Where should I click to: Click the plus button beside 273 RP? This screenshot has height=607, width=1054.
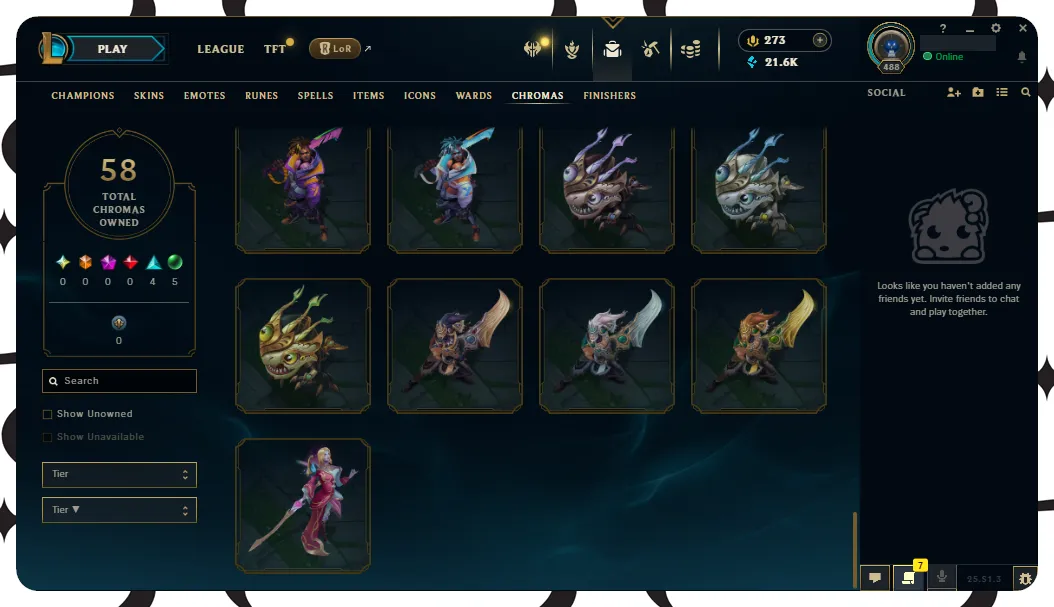(x=820, y=40)
